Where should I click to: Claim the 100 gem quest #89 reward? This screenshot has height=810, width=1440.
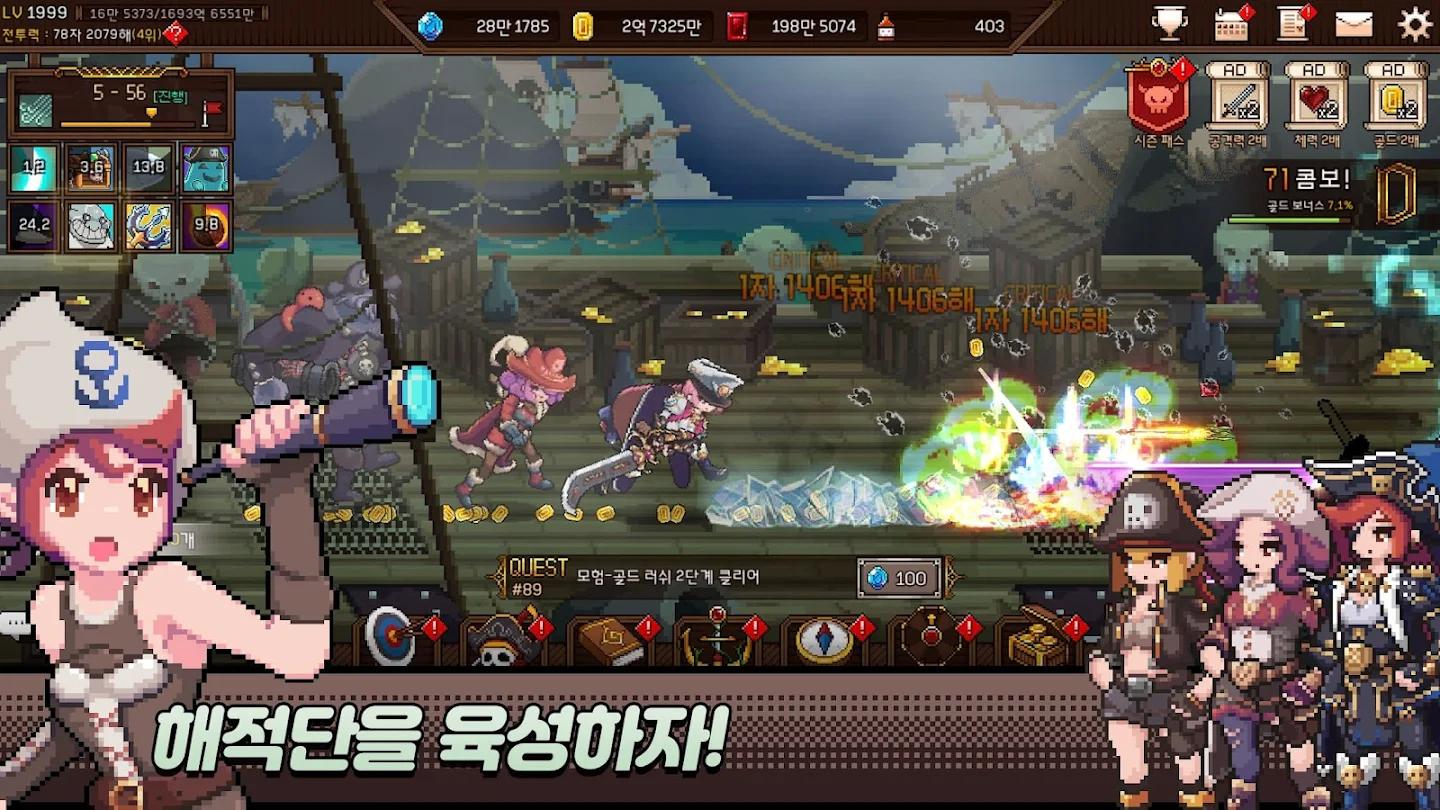897,575
